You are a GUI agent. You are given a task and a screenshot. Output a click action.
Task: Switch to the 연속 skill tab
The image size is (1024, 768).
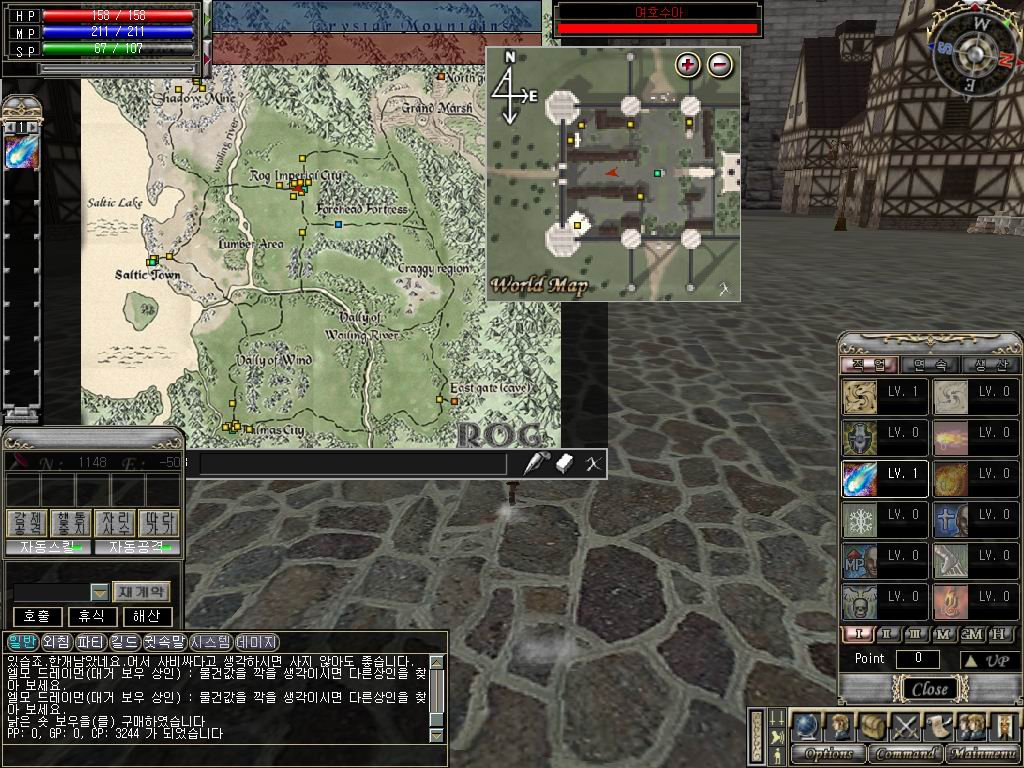(x=929, y=365)
